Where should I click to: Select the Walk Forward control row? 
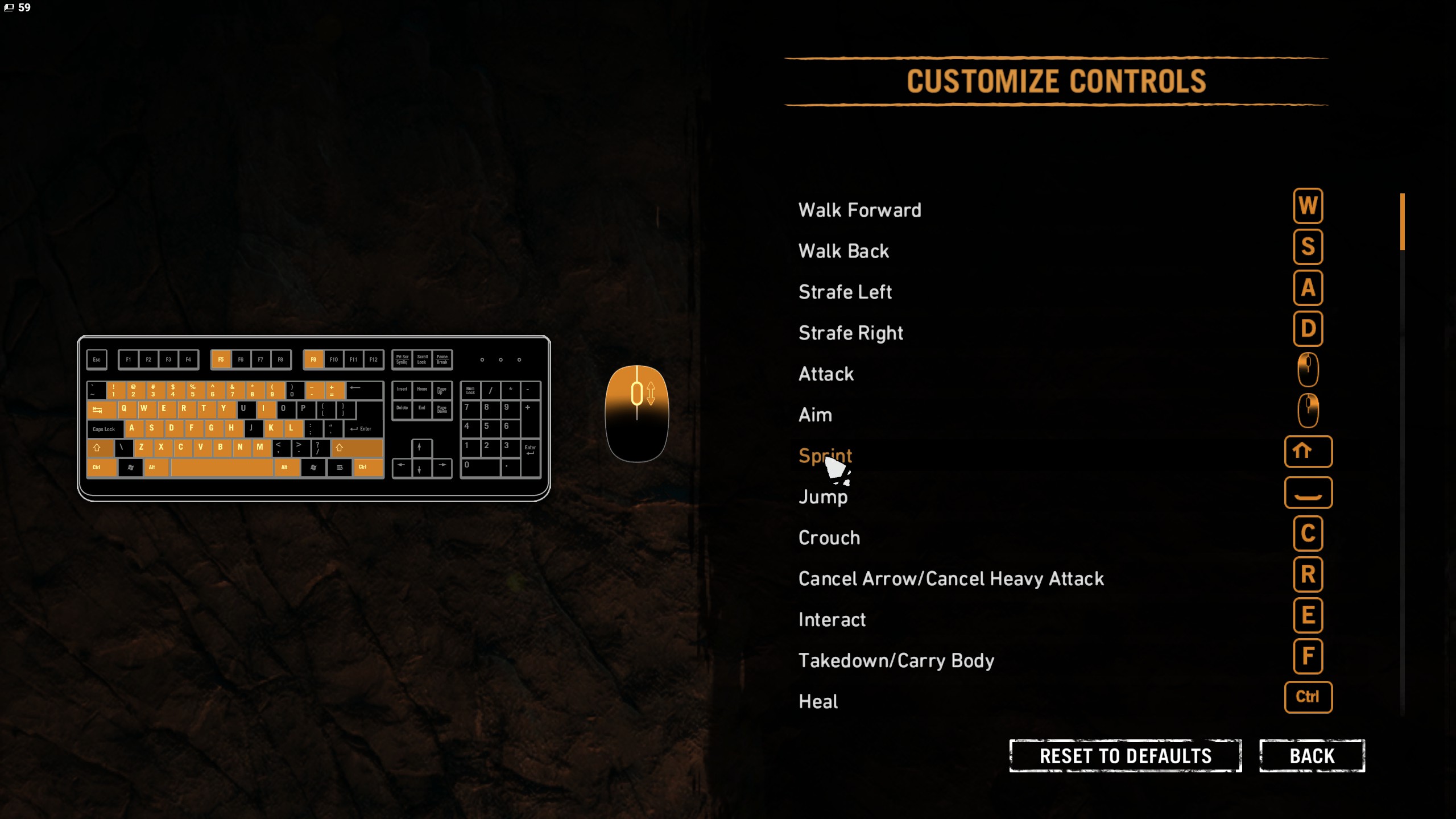click(859, 210)
